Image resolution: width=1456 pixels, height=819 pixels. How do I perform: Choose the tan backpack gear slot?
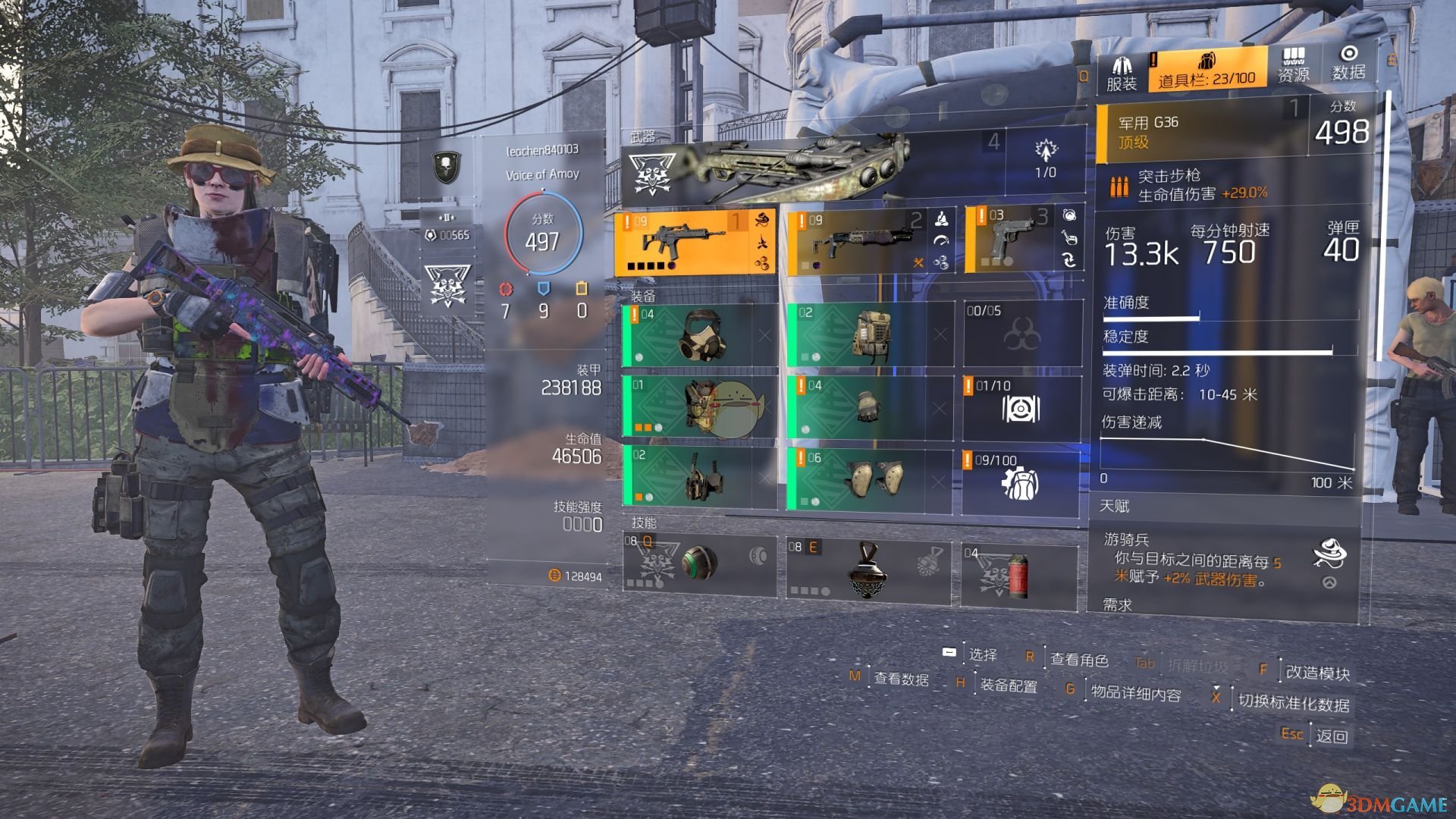[x=869, y=334]
